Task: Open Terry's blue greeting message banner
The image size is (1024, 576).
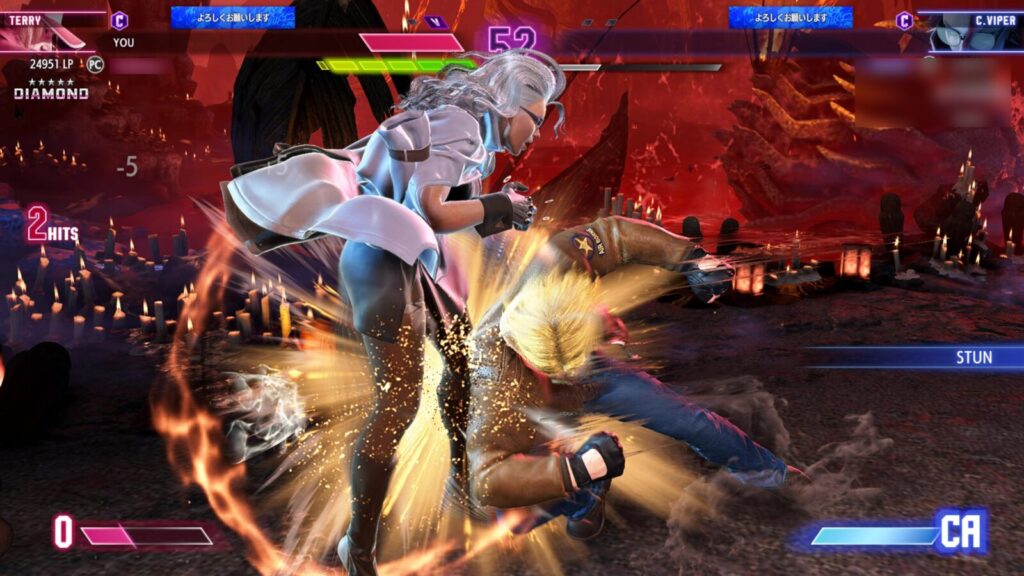Action: tap(232, 17)
